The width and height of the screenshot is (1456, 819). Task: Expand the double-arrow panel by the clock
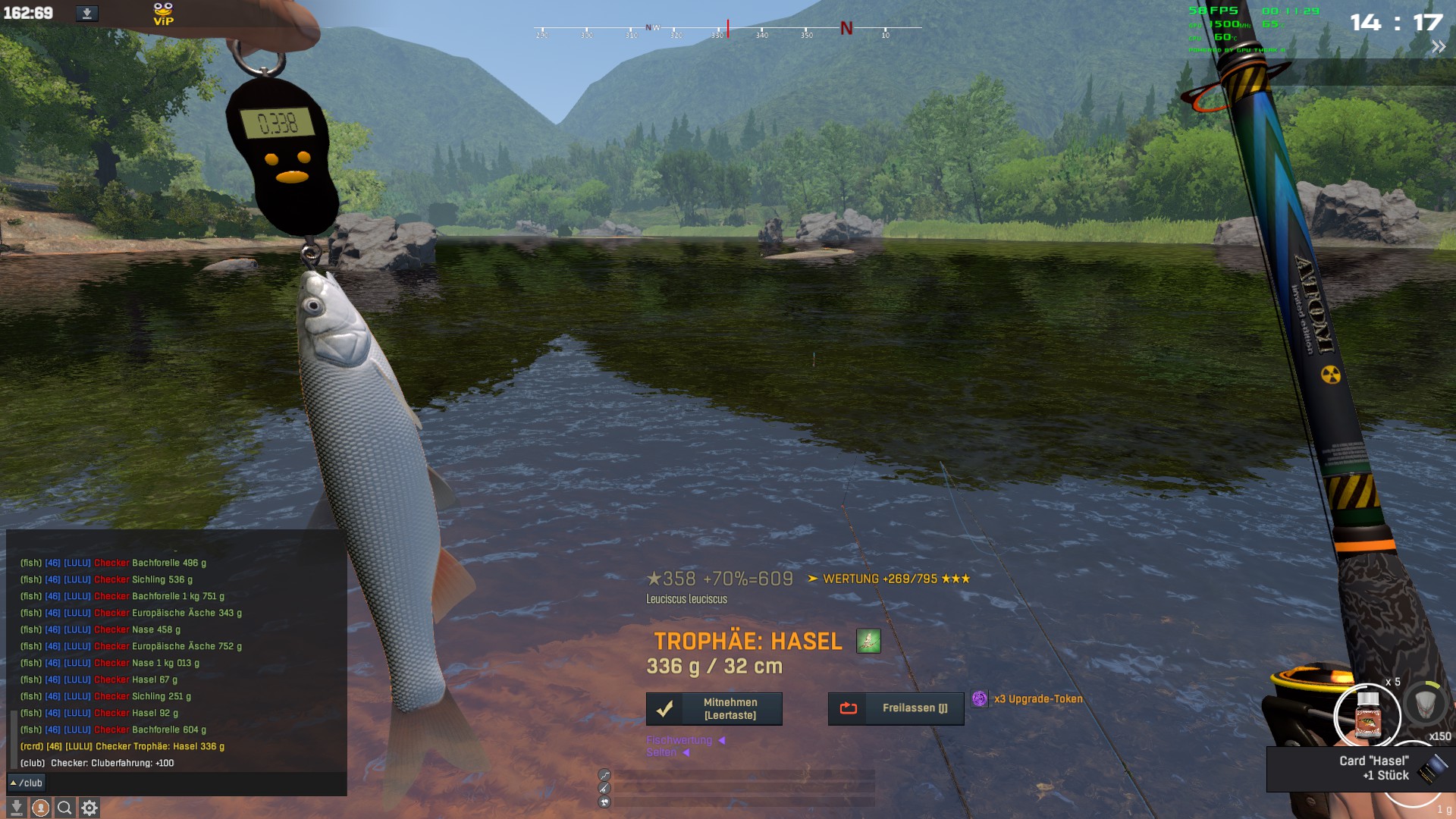(x=1438, y=47)
